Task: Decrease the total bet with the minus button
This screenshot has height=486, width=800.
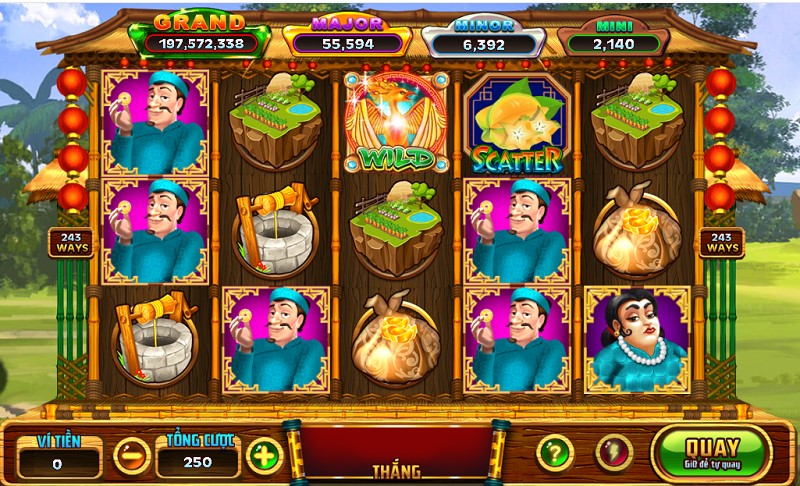Action: coord(132,456)
